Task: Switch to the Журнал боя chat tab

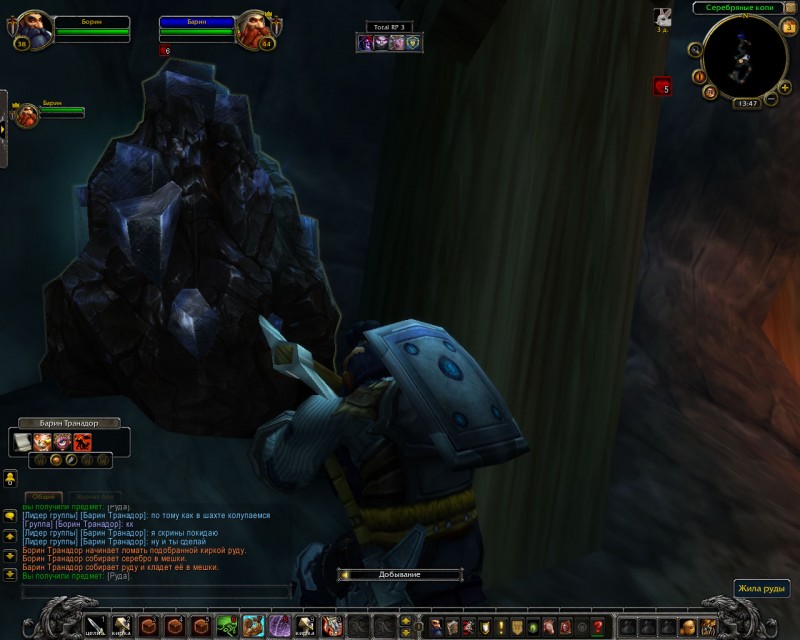Action: point(94,497)
